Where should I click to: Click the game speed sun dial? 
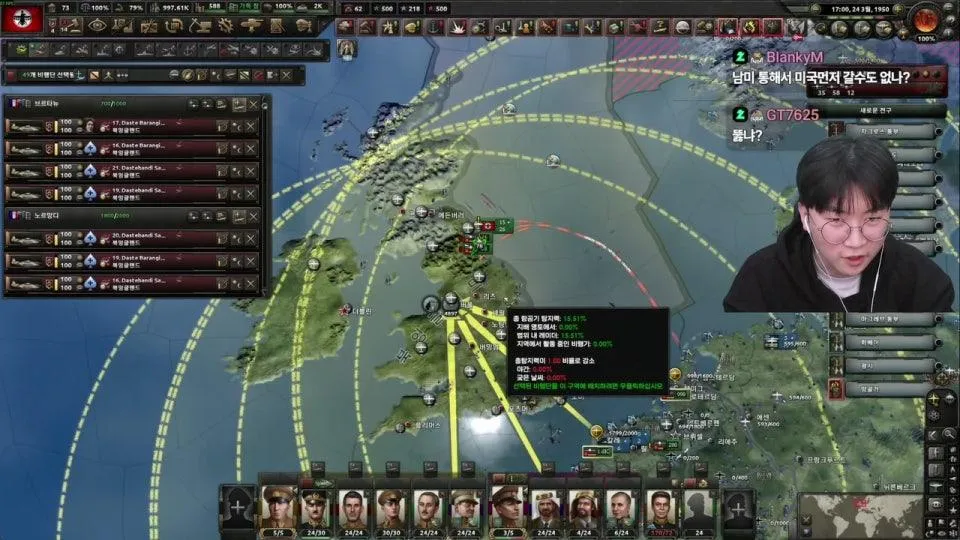928,20
